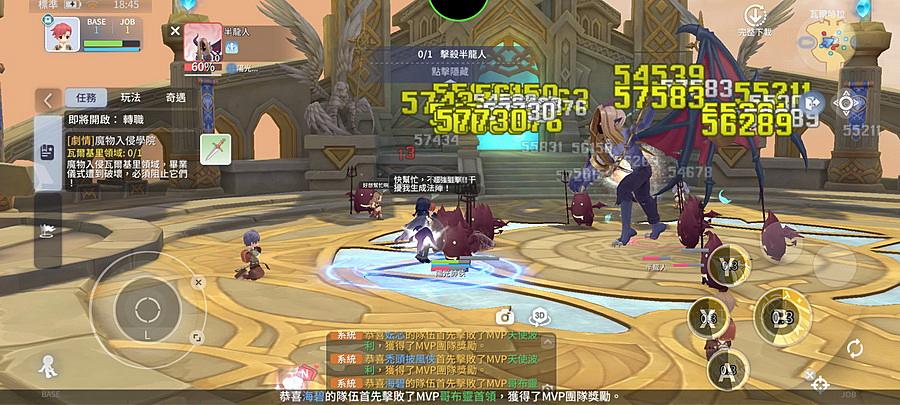Open the 完整下載 download button

tap(754, 18)
